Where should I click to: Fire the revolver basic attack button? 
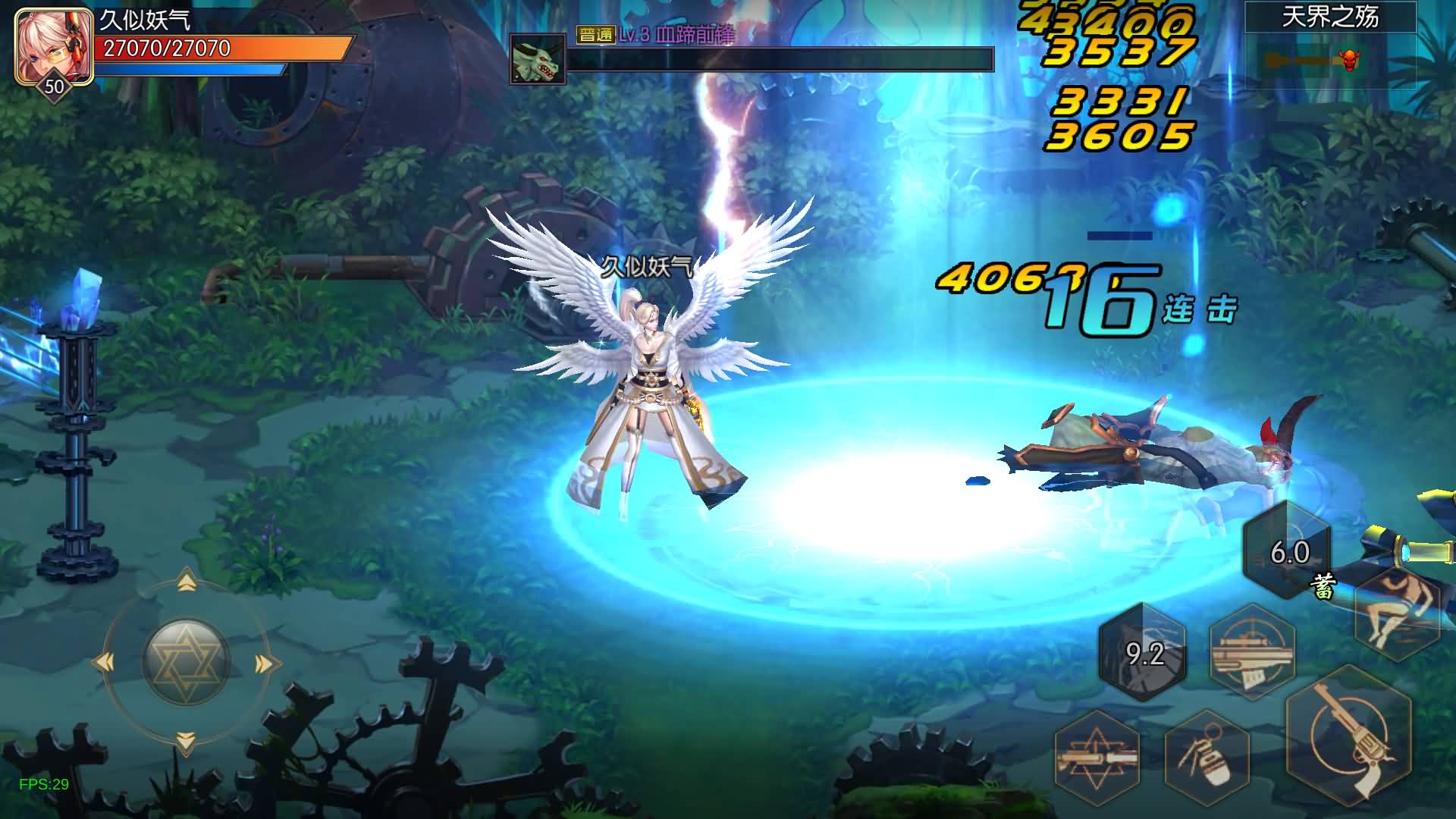[x=1348, y=734]
